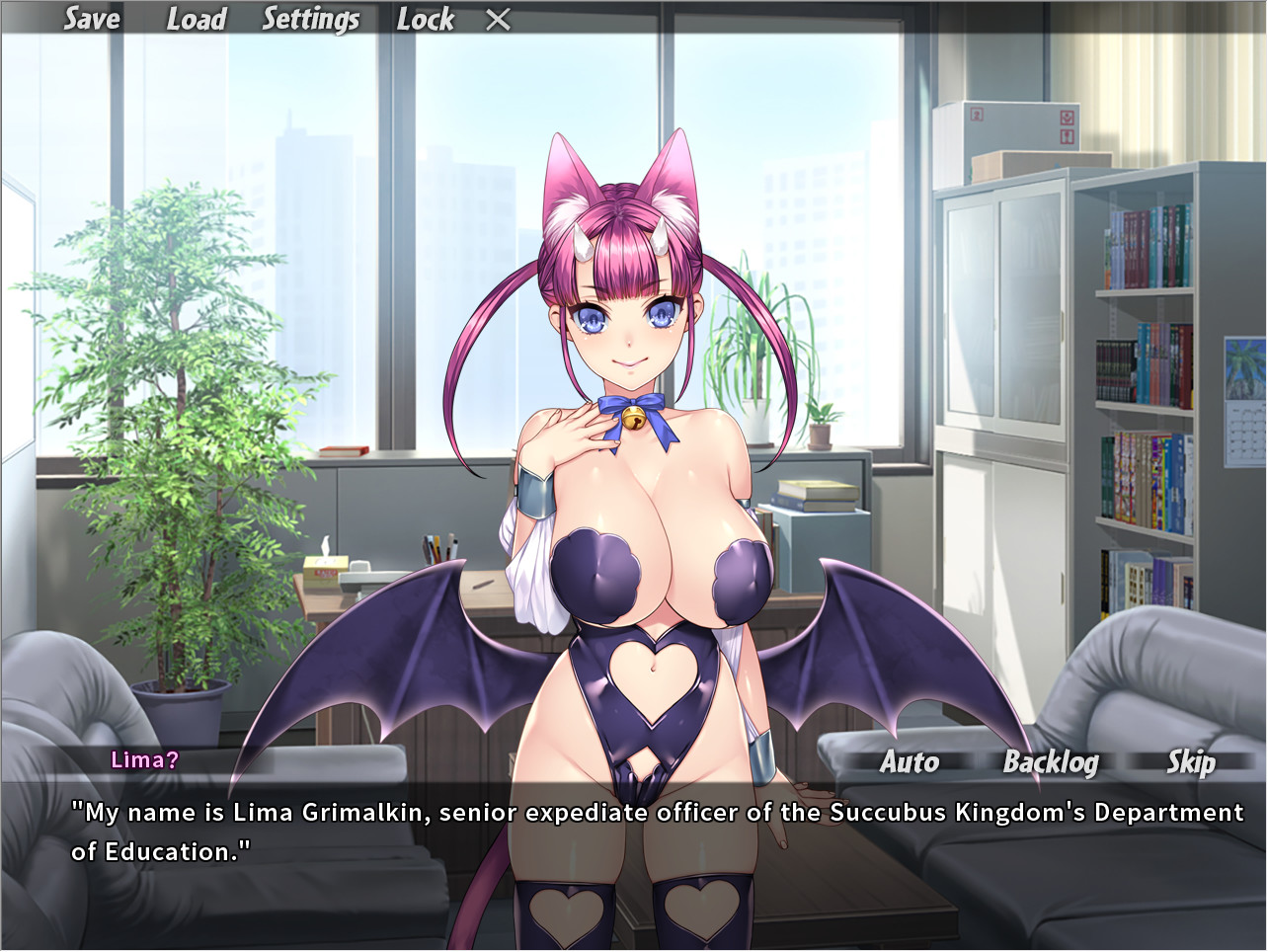The width and height of the screenshot is (1268, 952).
Task: Click the Lima? name label above the textbox
Action: (145, 759)
